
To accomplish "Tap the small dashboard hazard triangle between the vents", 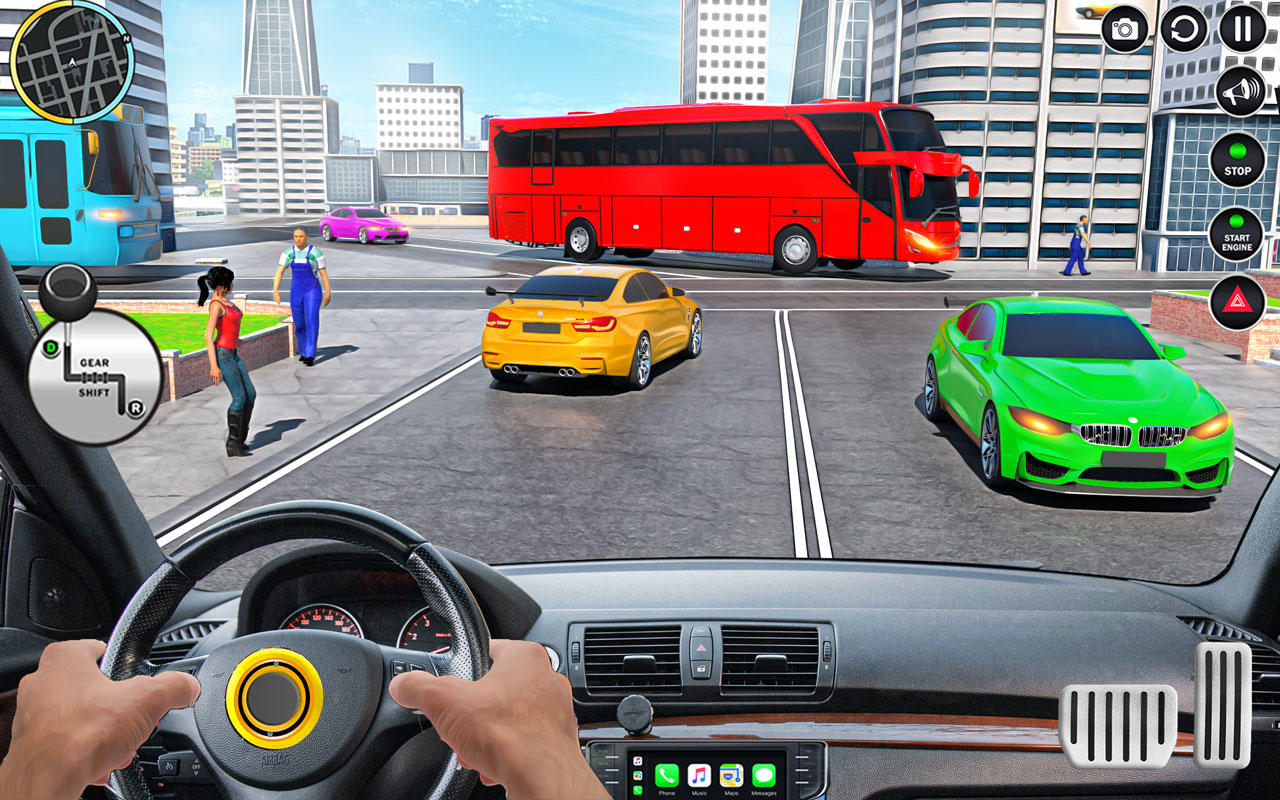I will click(x=701, y=647).
